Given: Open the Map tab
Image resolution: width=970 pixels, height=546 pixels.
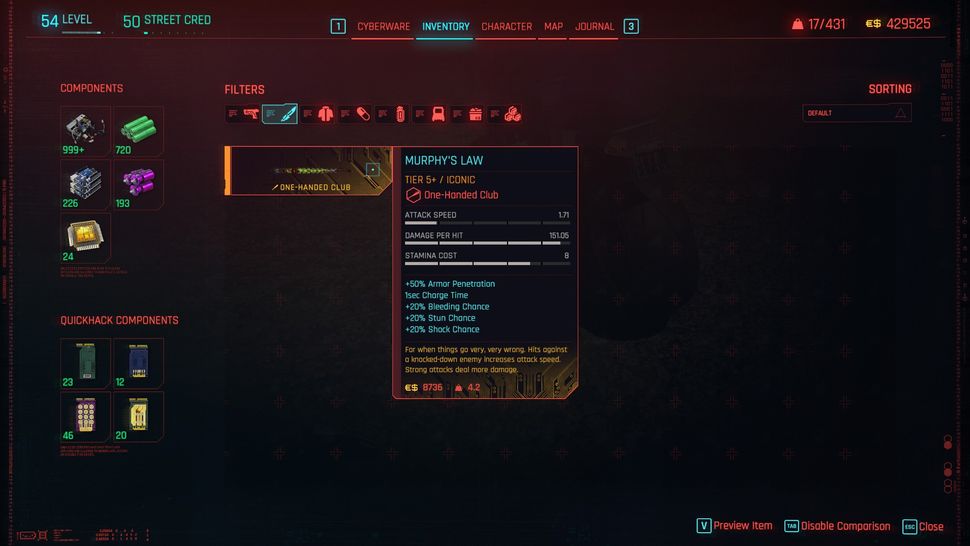Looking at the screenshot, I should [x=553, y=26].
